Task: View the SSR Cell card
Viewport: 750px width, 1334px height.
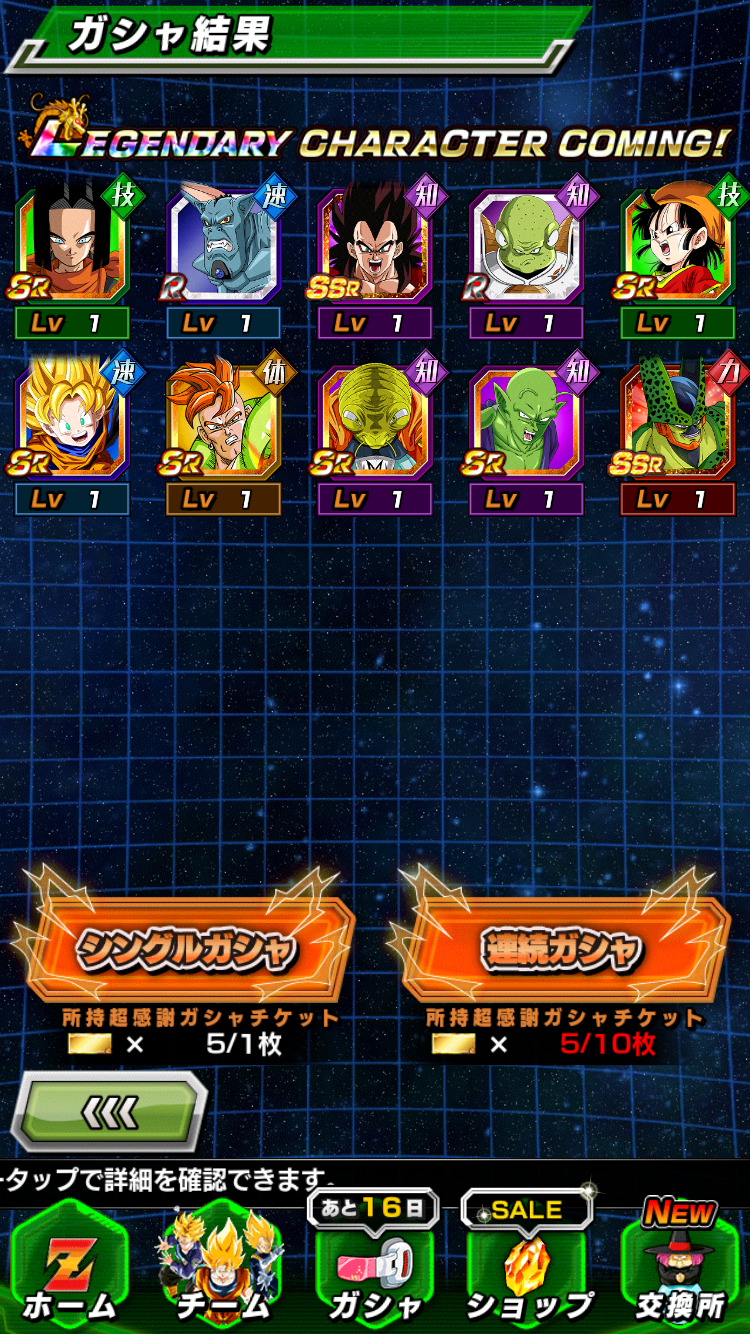Action: pyautogui.click(x=677, y=421)
